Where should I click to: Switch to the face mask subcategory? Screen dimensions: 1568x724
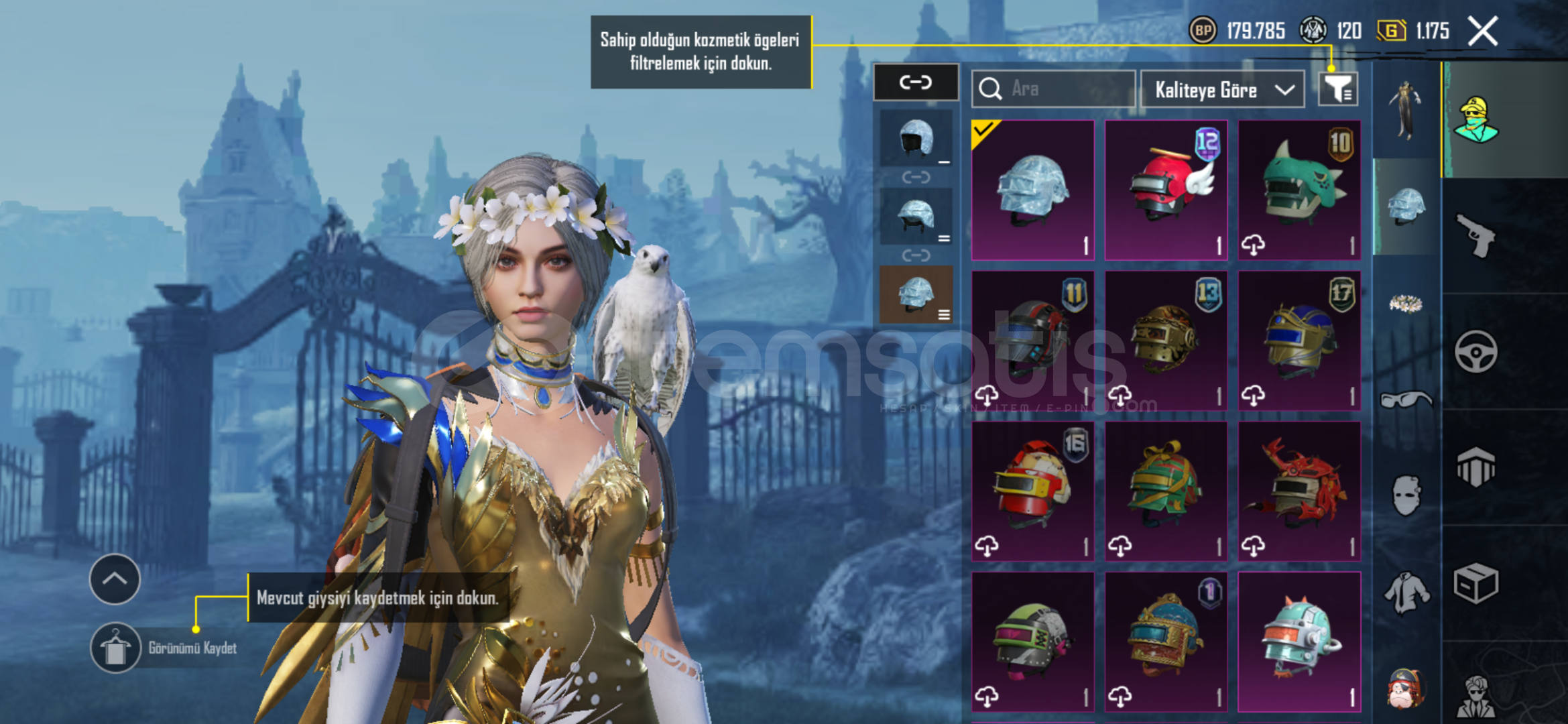tap(1406, 496)
